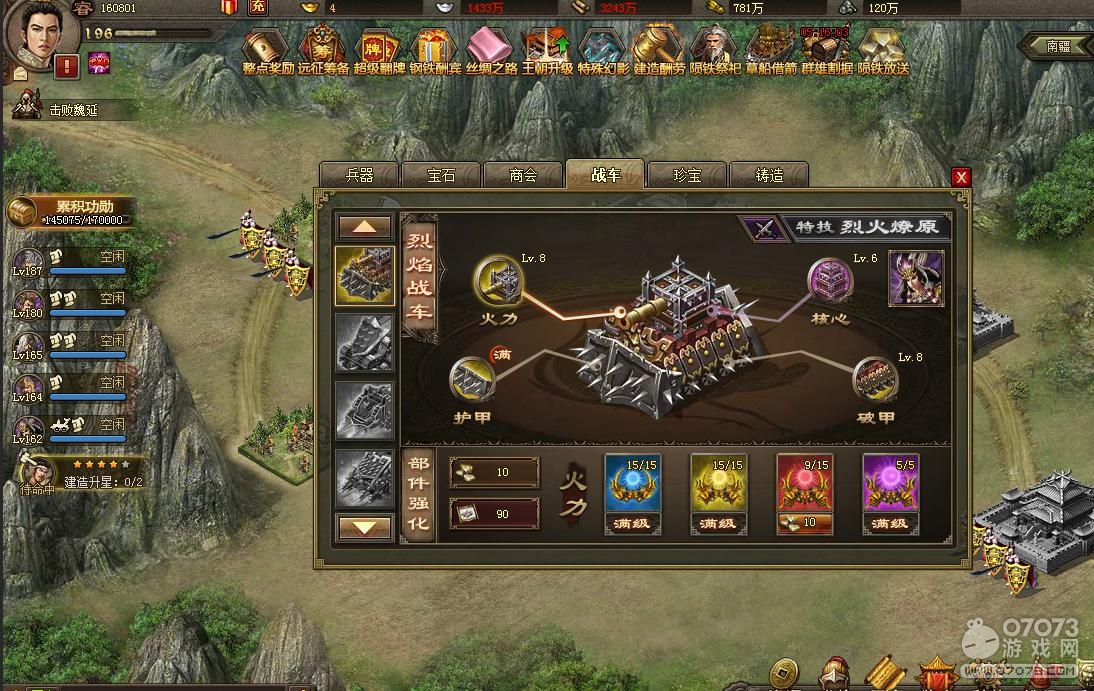Open the 铸造 tab

point(769,175)
